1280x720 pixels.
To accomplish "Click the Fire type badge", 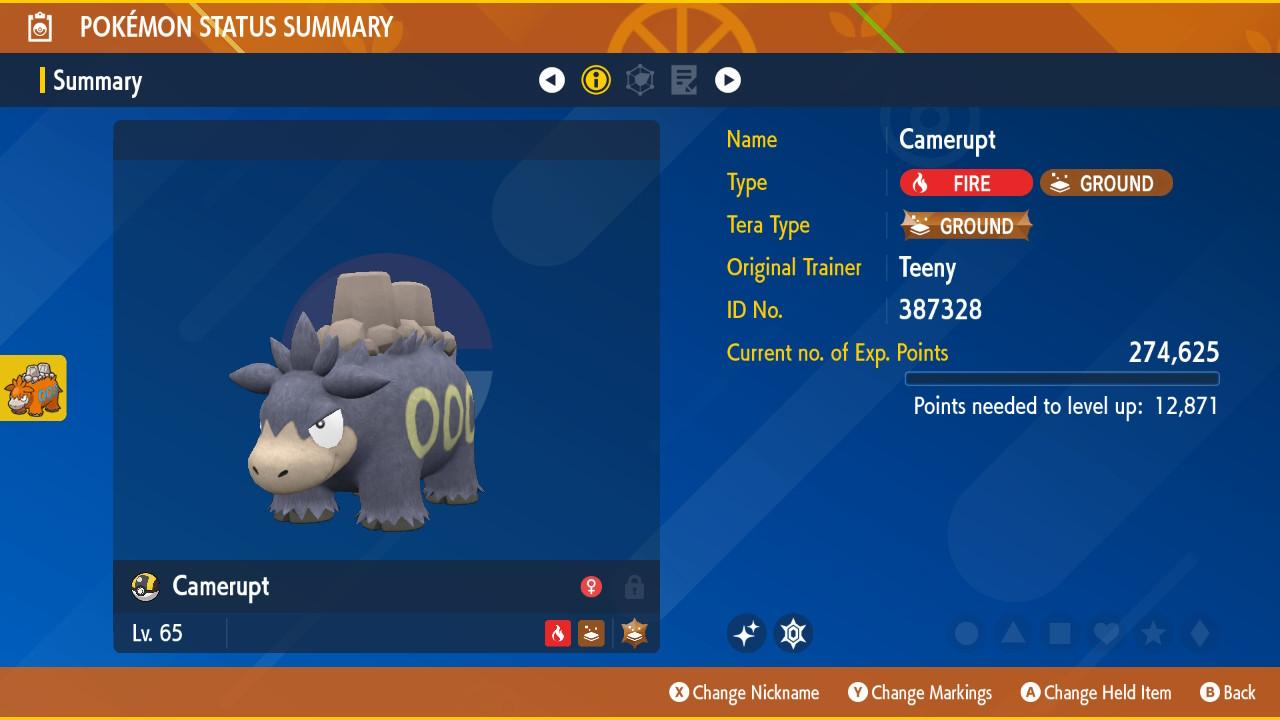I will point(965,183).
